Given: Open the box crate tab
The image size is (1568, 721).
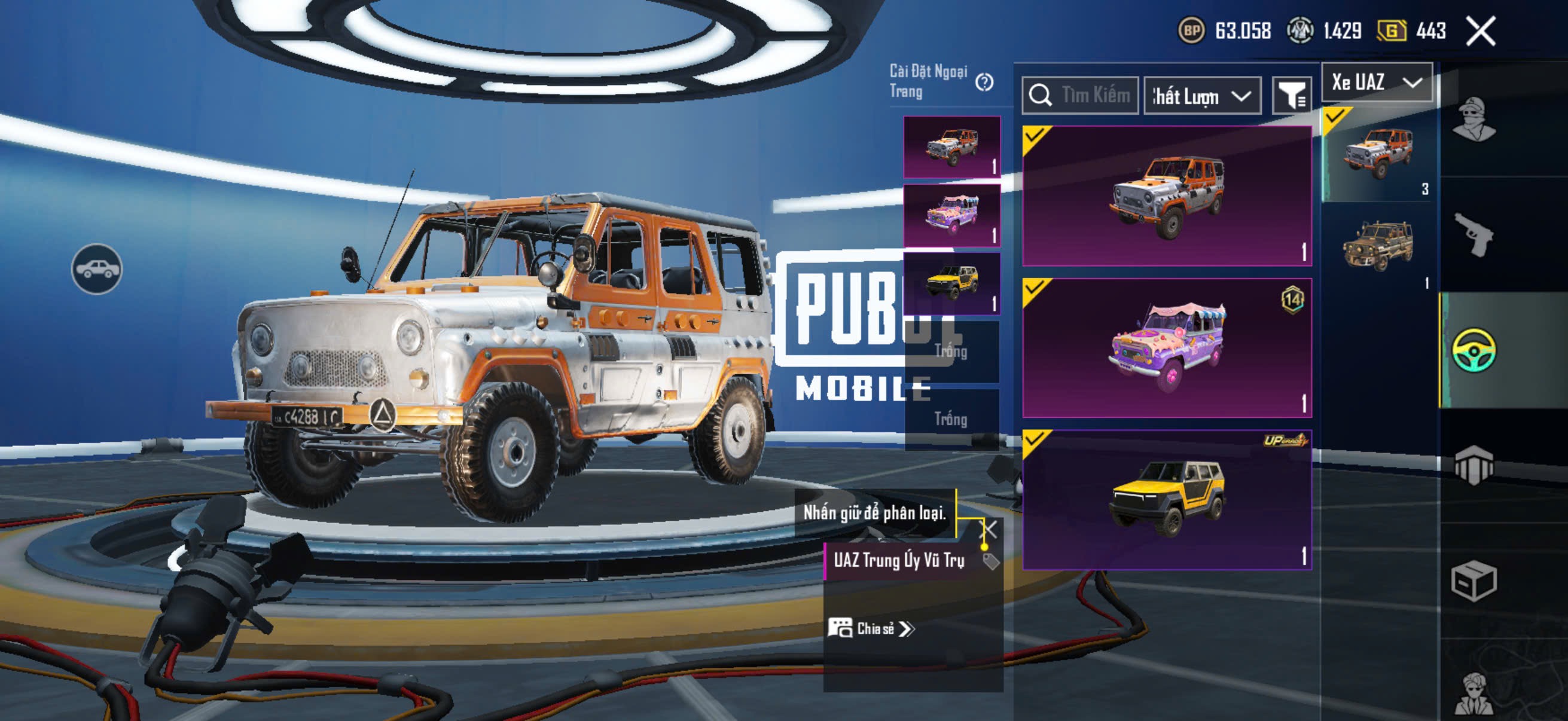Looking at the screenshot, I should (1473, 581).
